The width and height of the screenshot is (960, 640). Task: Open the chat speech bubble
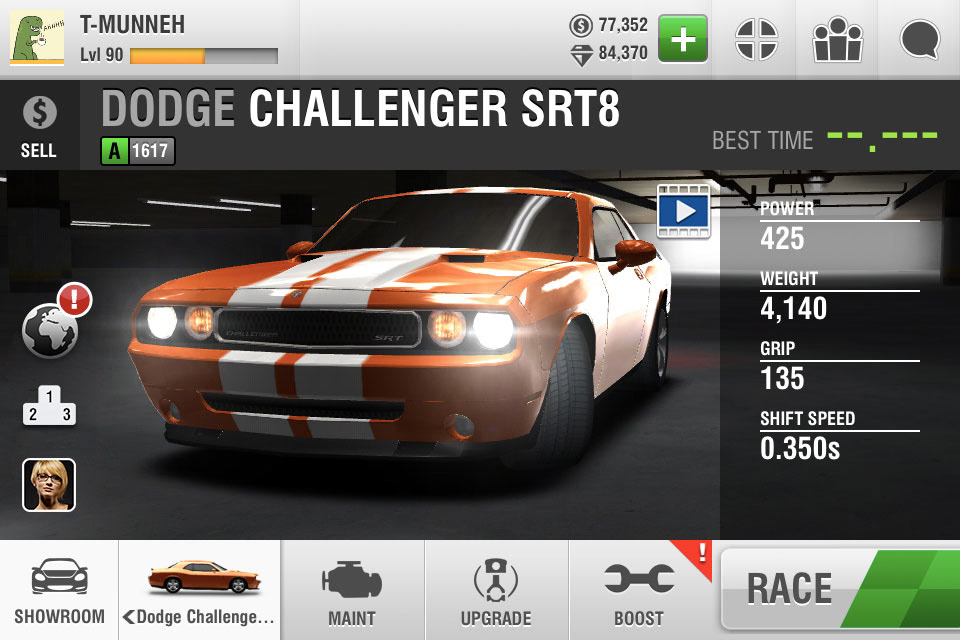point(920,40)
